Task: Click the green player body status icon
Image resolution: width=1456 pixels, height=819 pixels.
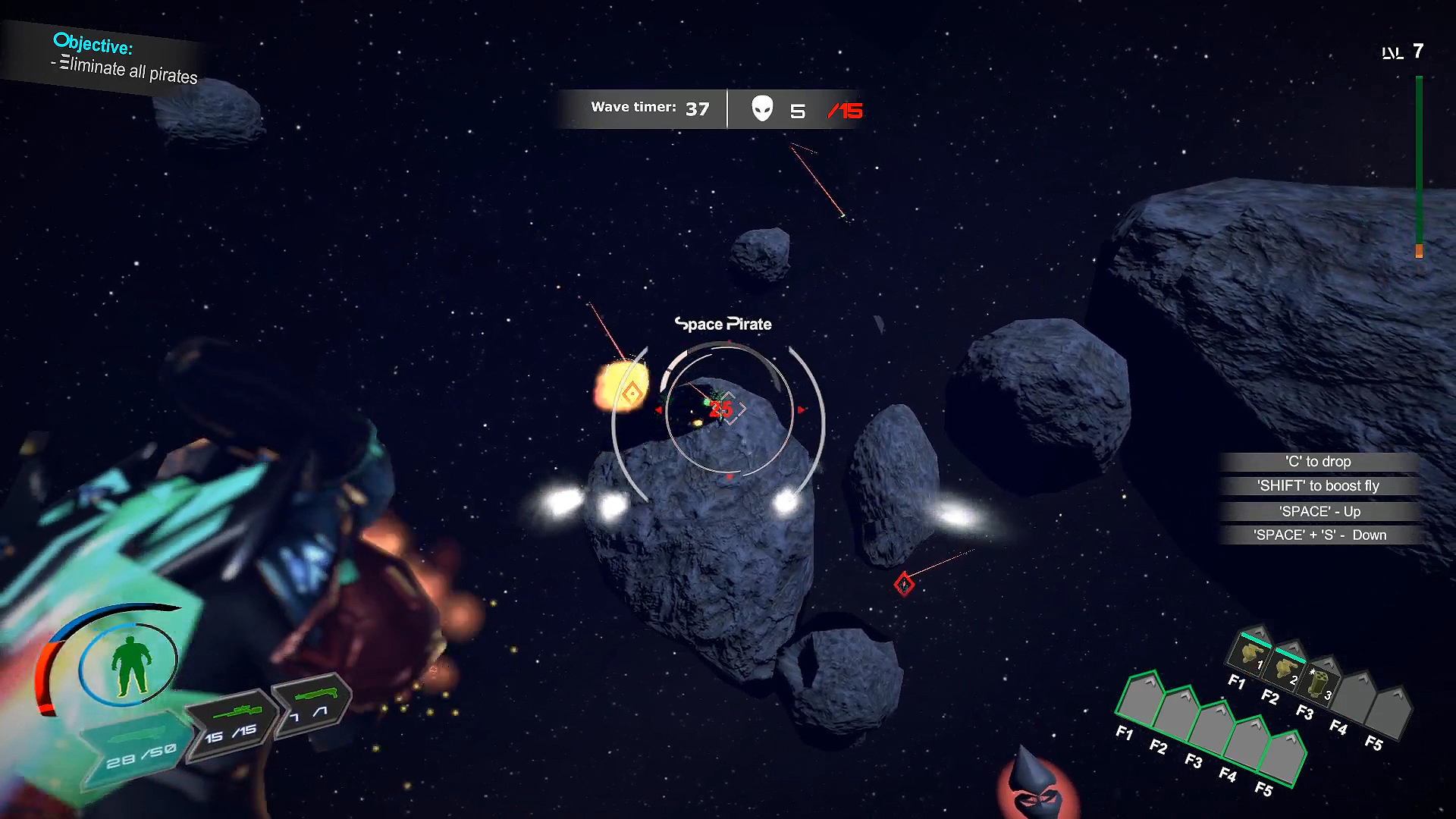Action: [x=130, y=665]
